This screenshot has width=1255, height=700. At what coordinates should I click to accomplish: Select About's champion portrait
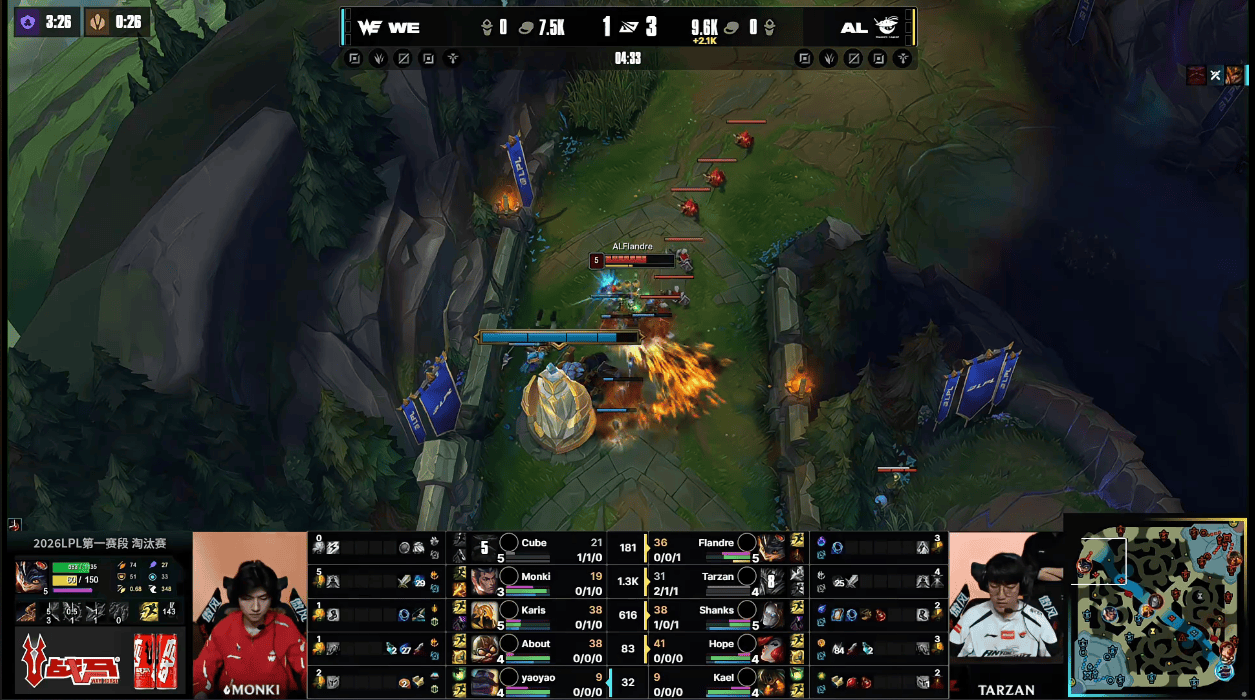point(486,649)
